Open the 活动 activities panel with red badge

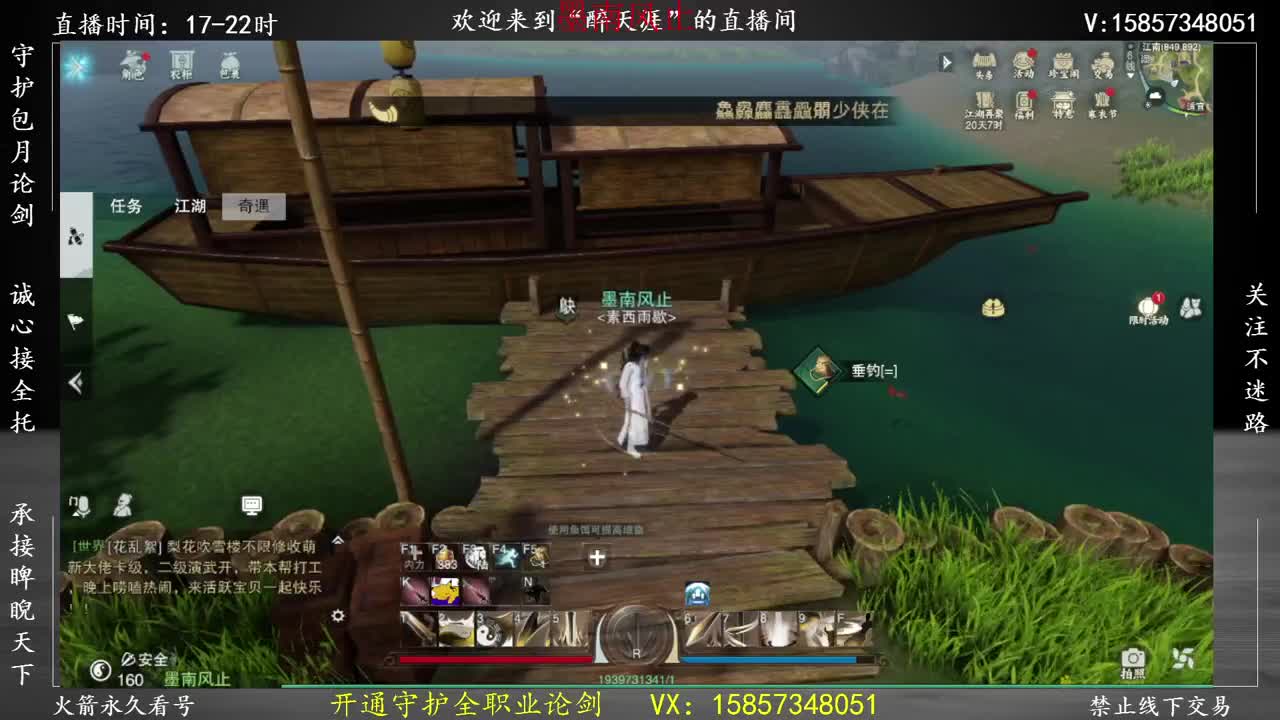pos(1024,62)
